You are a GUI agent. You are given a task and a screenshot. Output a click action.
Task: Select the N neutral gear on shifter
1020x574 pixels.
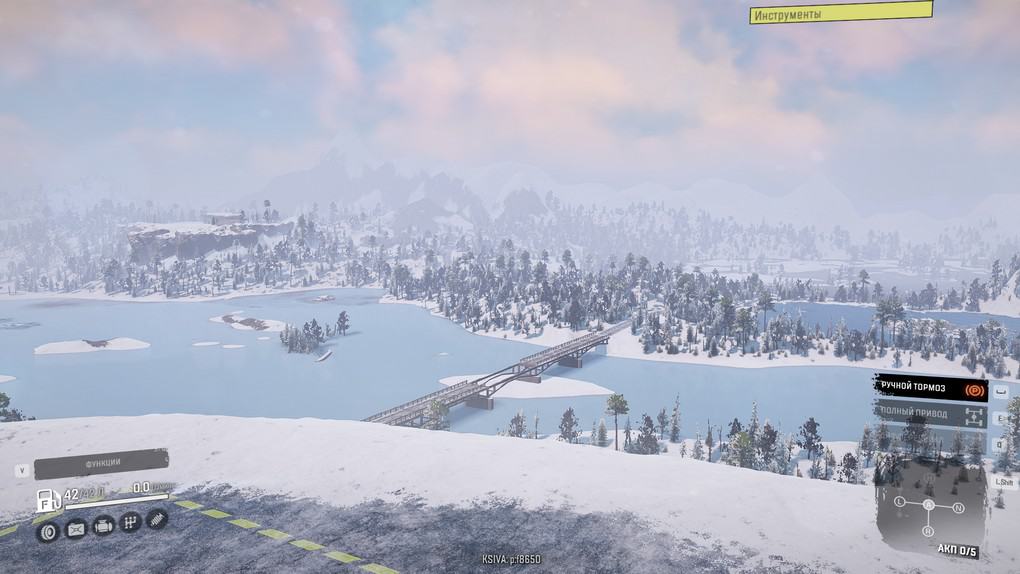coord(958,508)
